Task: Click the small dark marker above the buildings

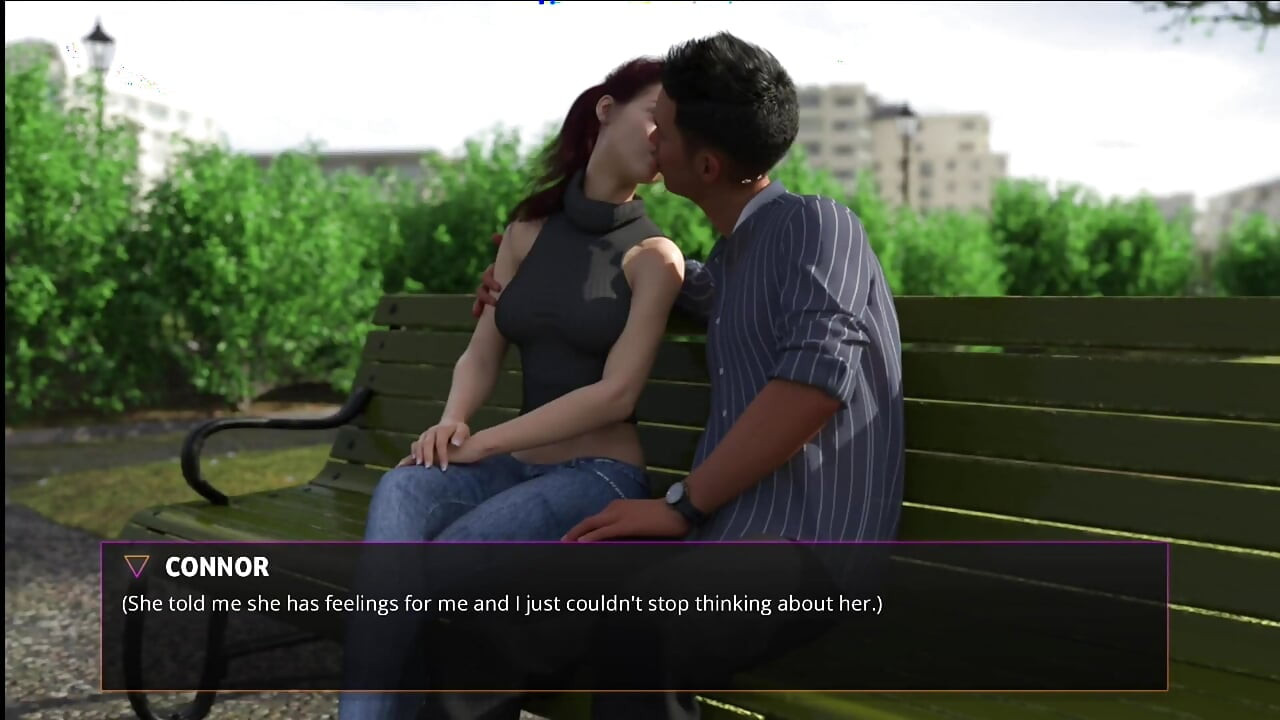Action: click(x=692, y=4)
